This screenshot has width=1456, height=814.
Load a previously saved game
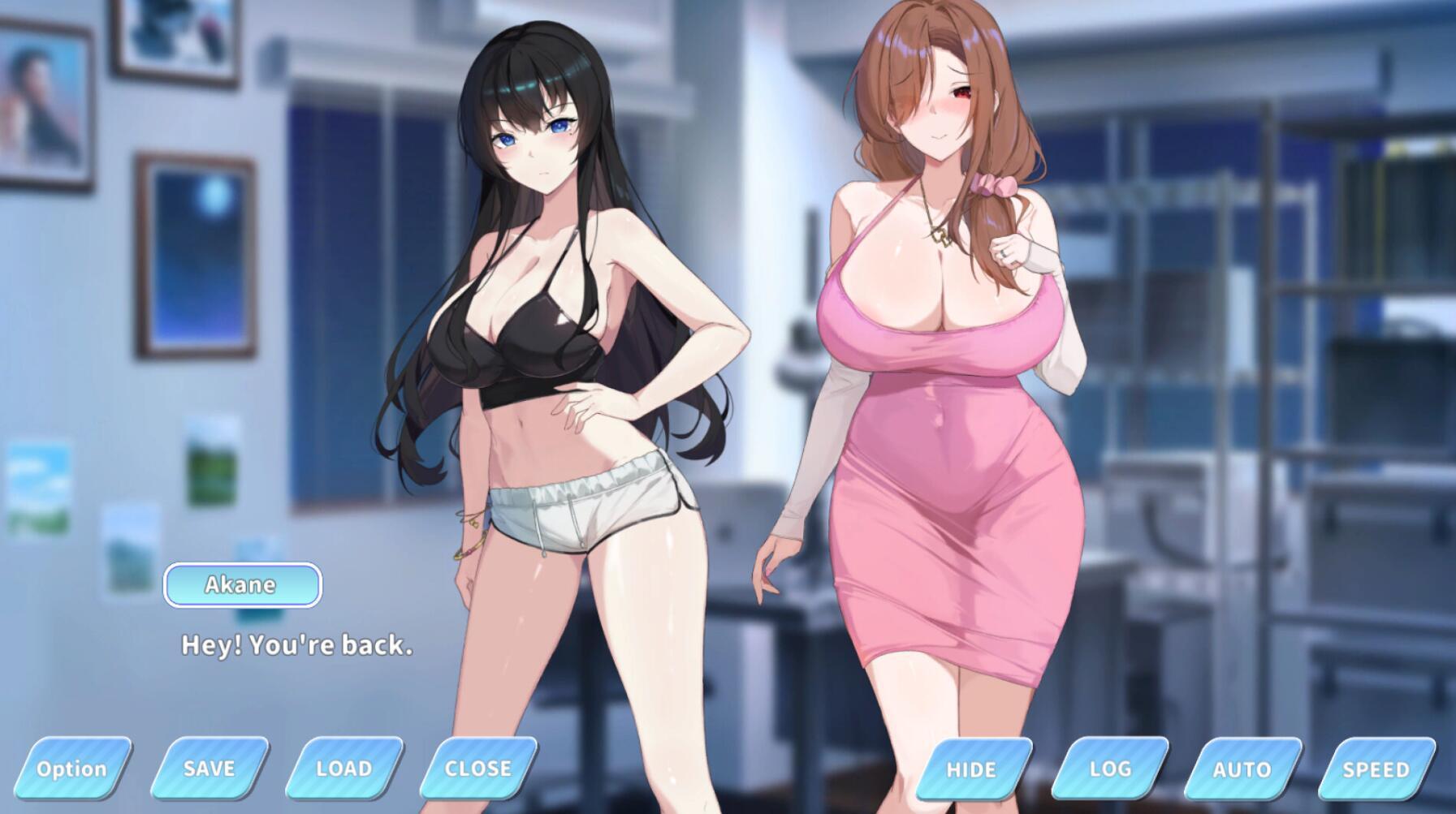point(342,768)
